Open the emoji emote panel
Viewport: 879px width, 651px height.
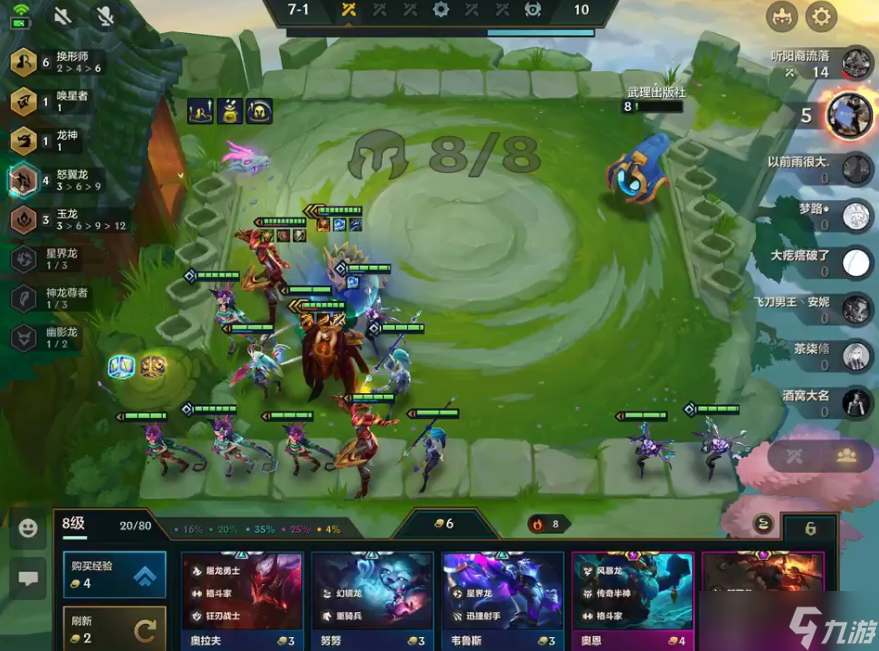pyautogui.click(x=28, y=528)
